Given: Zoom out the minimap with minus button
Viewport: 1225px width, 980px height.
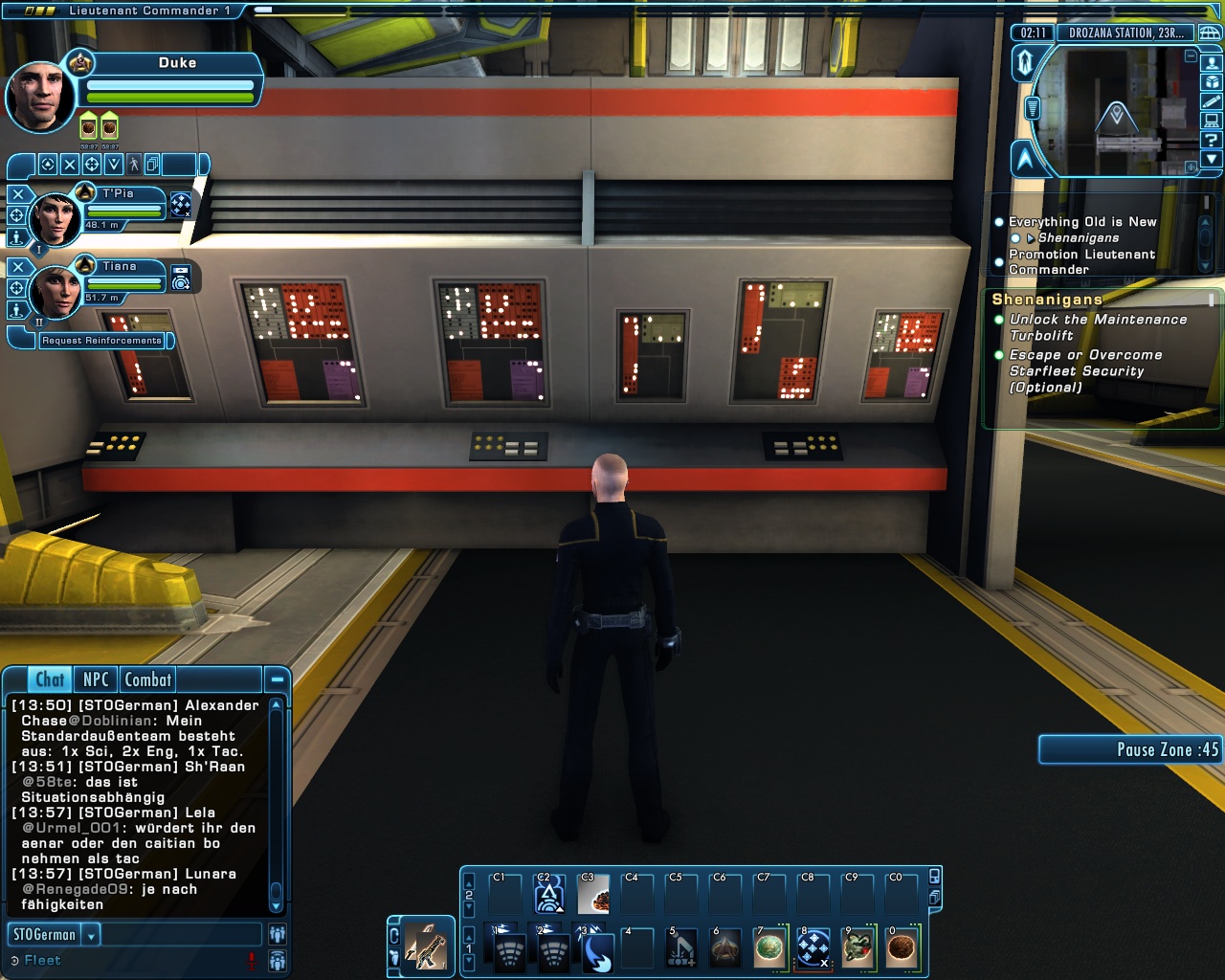Looking at the screenshot, I should pos(1191,56).
